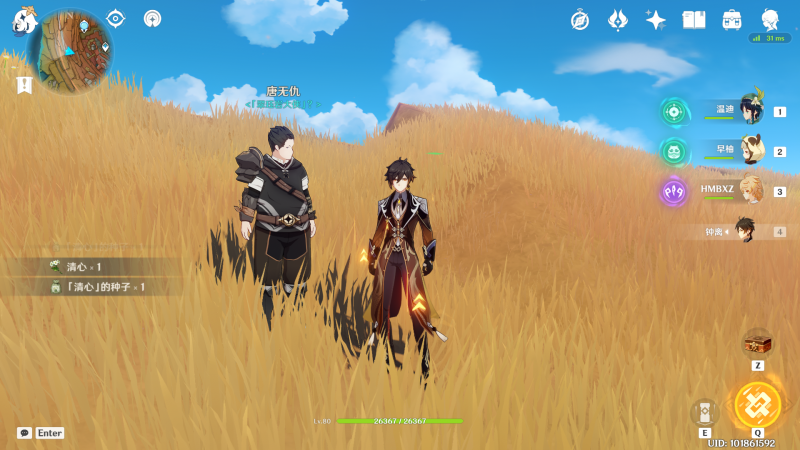Switch to party member HMBXZ
The height and width of the screenshot is (450, 800).
(x=750, y=191)
